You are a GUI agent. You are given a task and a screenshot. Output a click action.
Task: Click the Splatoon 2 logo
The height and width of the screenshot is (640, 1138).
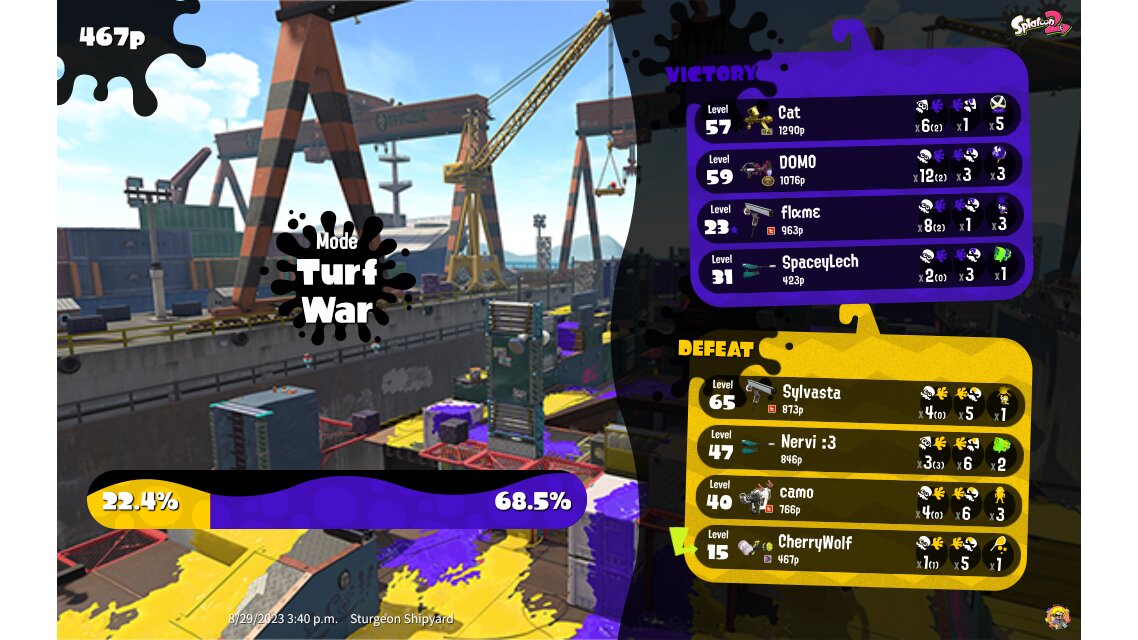pyautogui.click(x=1040, y=25)
